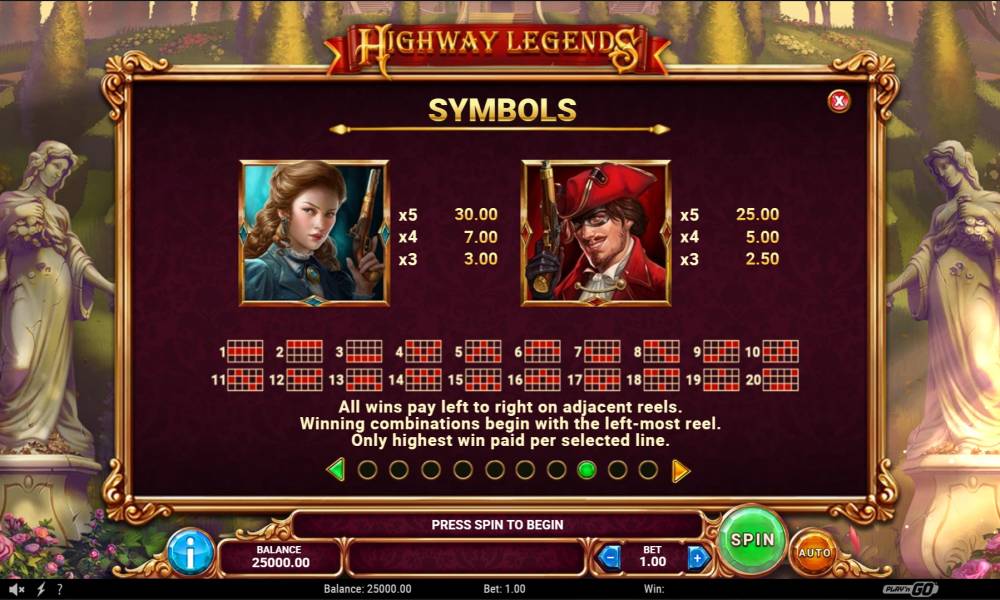The height and width of the screenshot is (600, 1000).
Task: Select the green active page dot
Action: click(587, 470)
